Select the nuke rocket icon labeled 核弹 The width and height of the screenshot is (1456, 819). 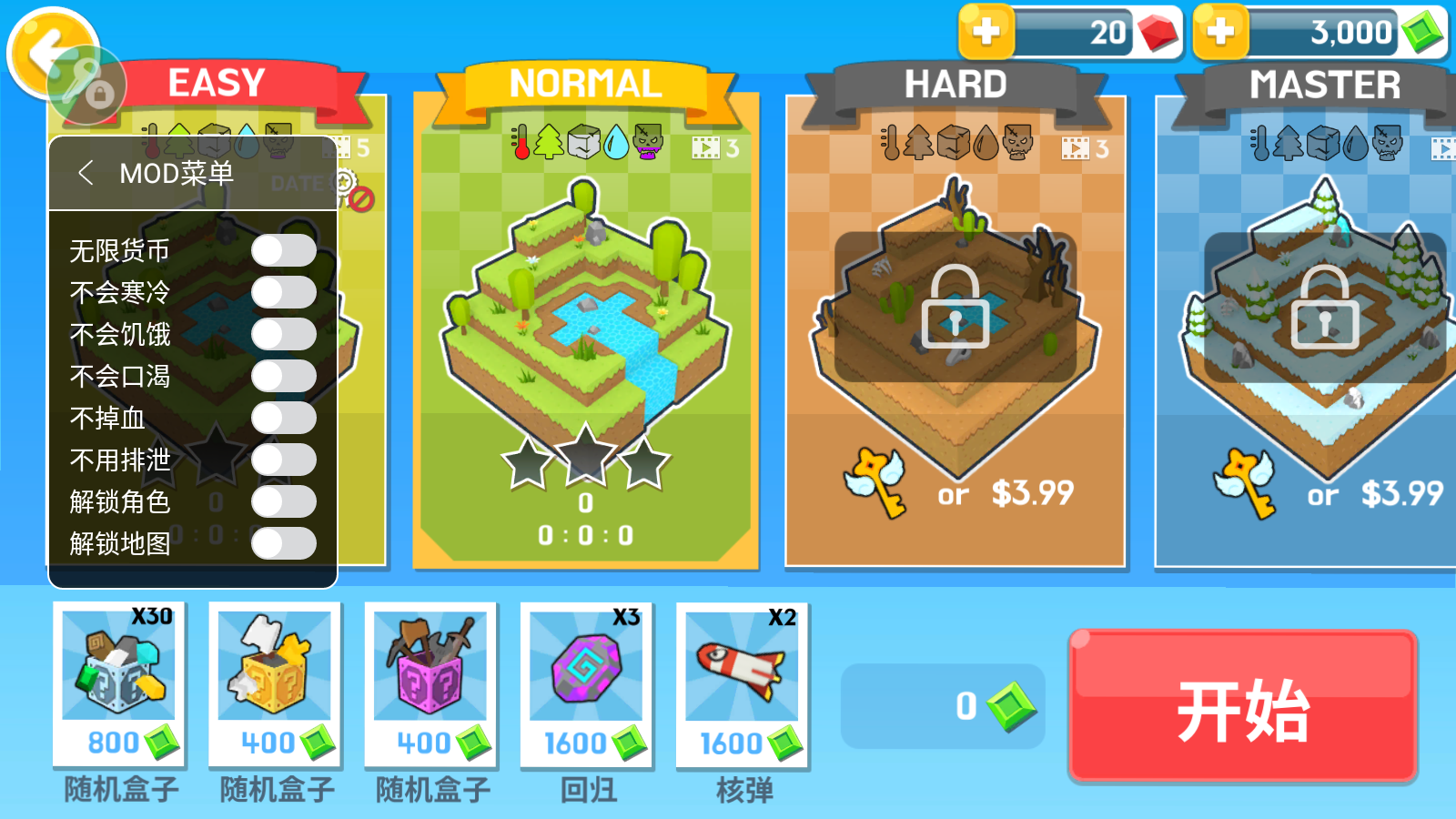[x=739, y=671]
